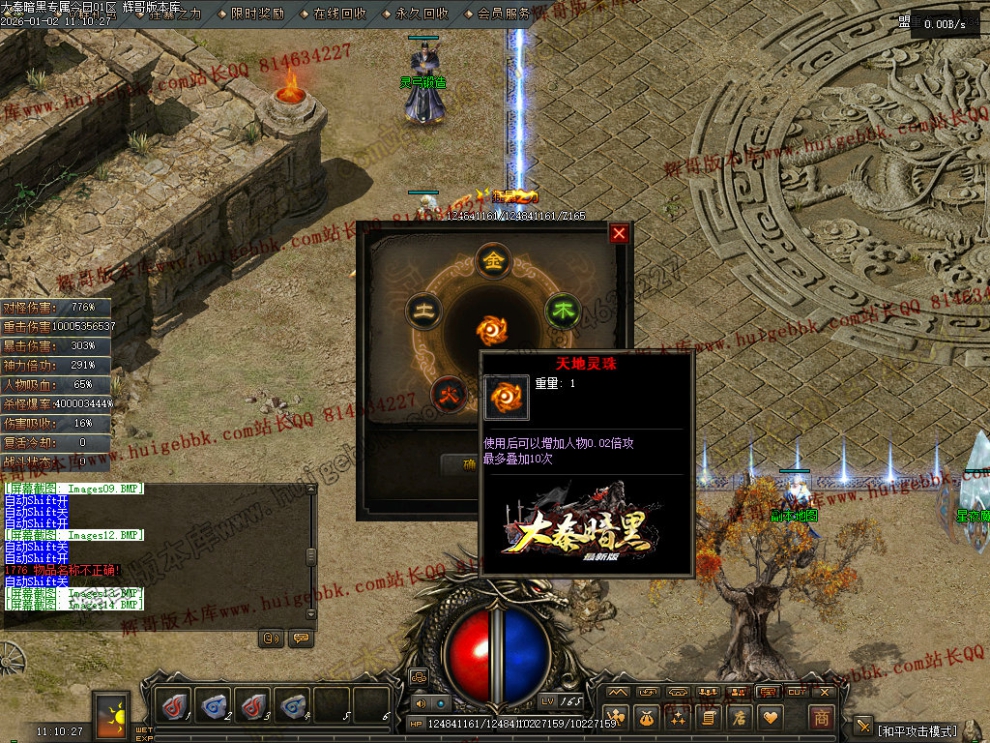The height and width of the screenshot is (743, 990).
Task: Click the heart icon in bottom bar
Action: [x=770, y=717]
